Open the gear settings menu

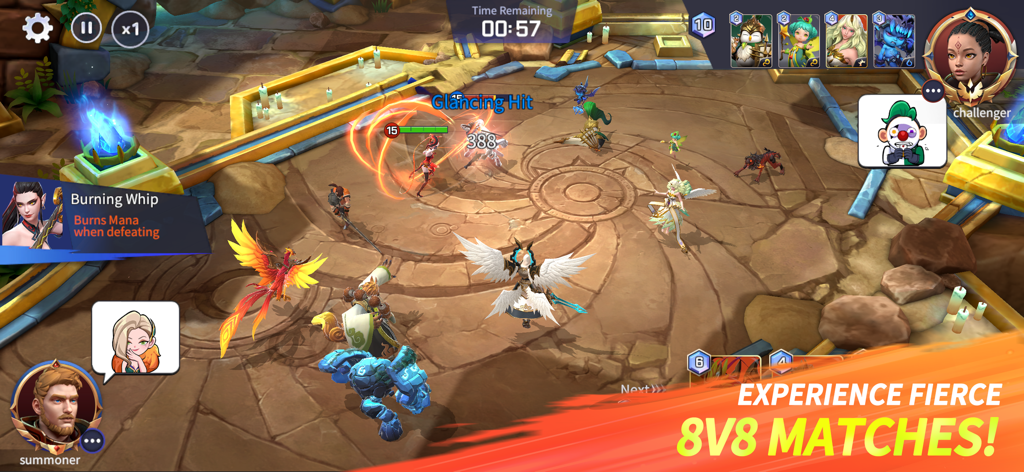[37, 27]
